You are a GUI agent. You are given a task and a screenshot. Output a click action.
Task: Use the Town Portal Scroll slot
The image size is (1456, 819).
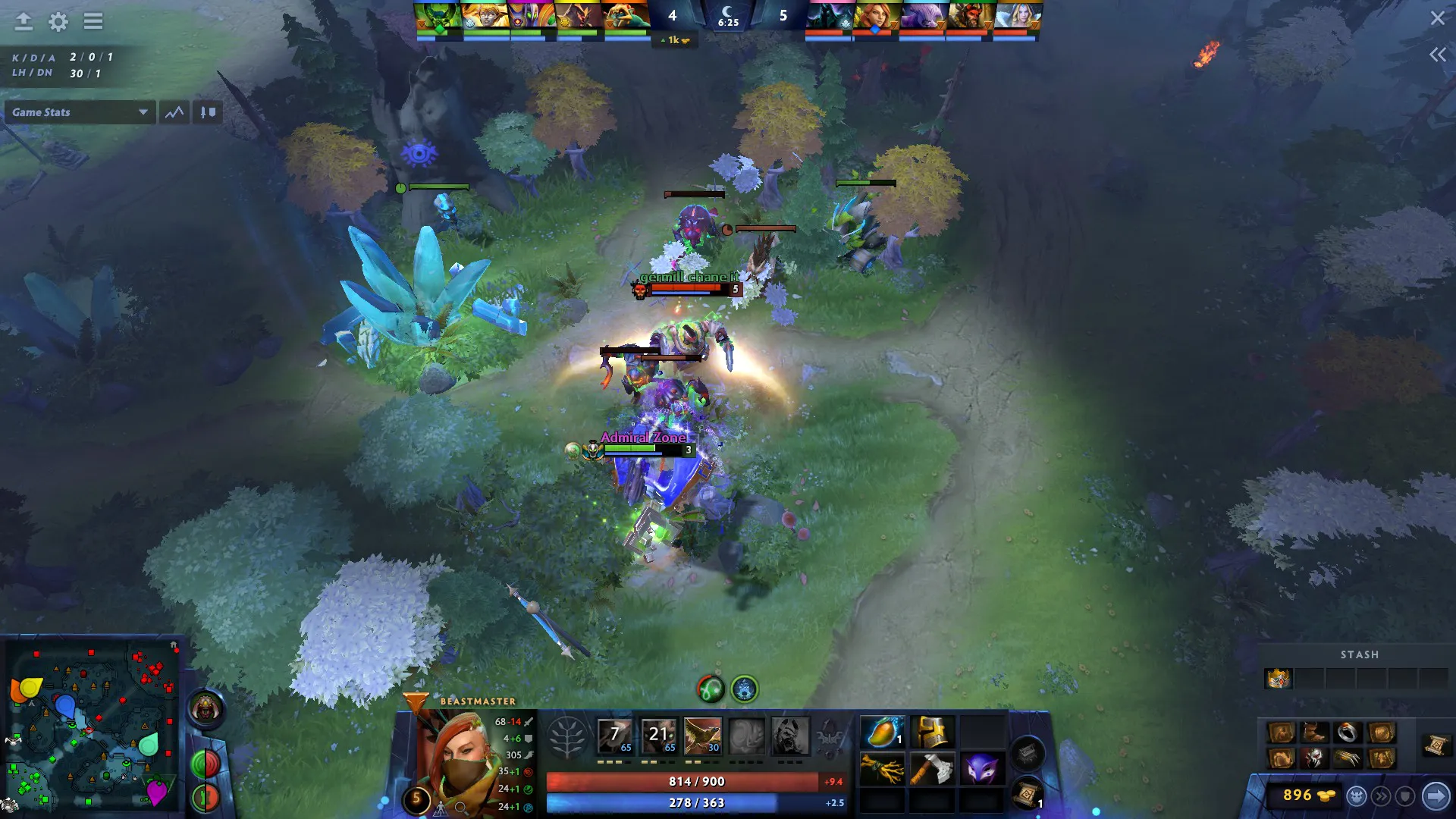click(x=1027, y=794)
